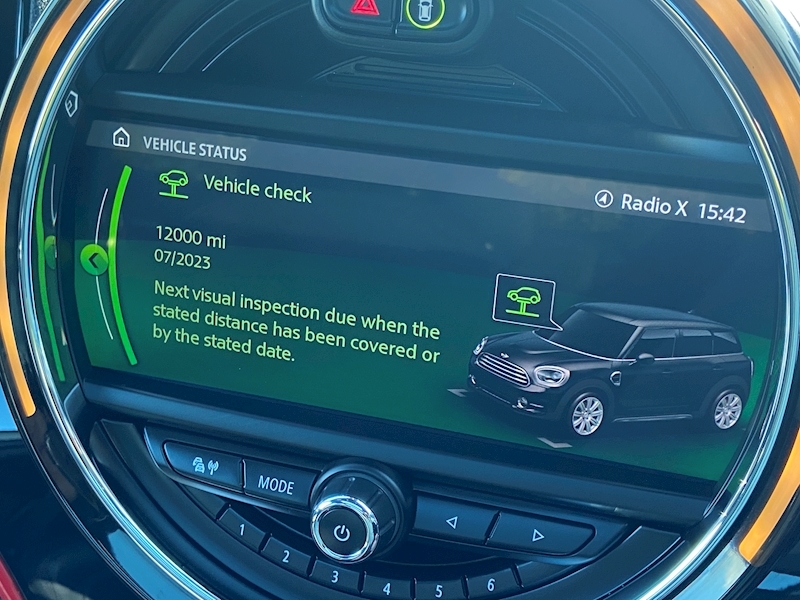Activate the hazard warning triangle button

point(364,9)
